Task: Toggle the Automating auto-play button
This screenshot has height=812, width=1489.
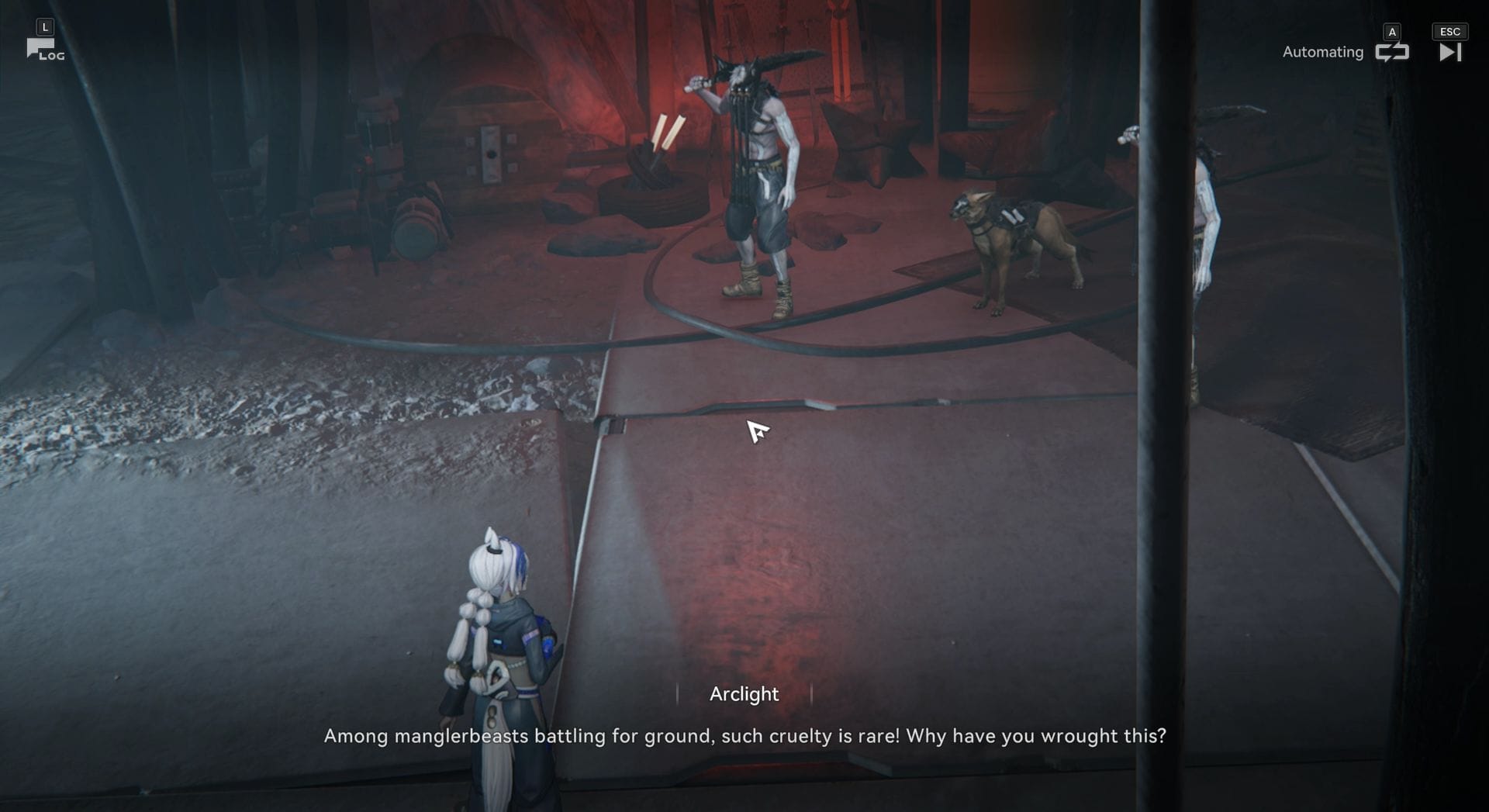Action: [1391, 52]
